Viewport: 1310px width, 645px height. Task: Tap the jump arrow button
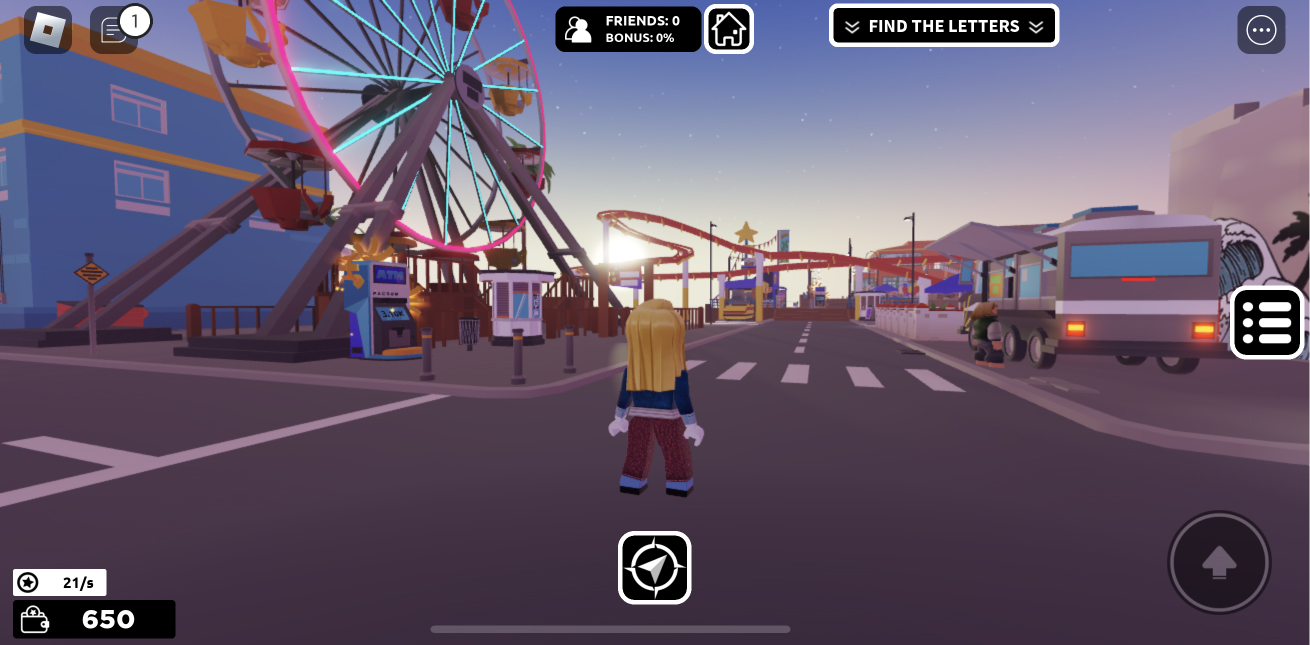1219,562
